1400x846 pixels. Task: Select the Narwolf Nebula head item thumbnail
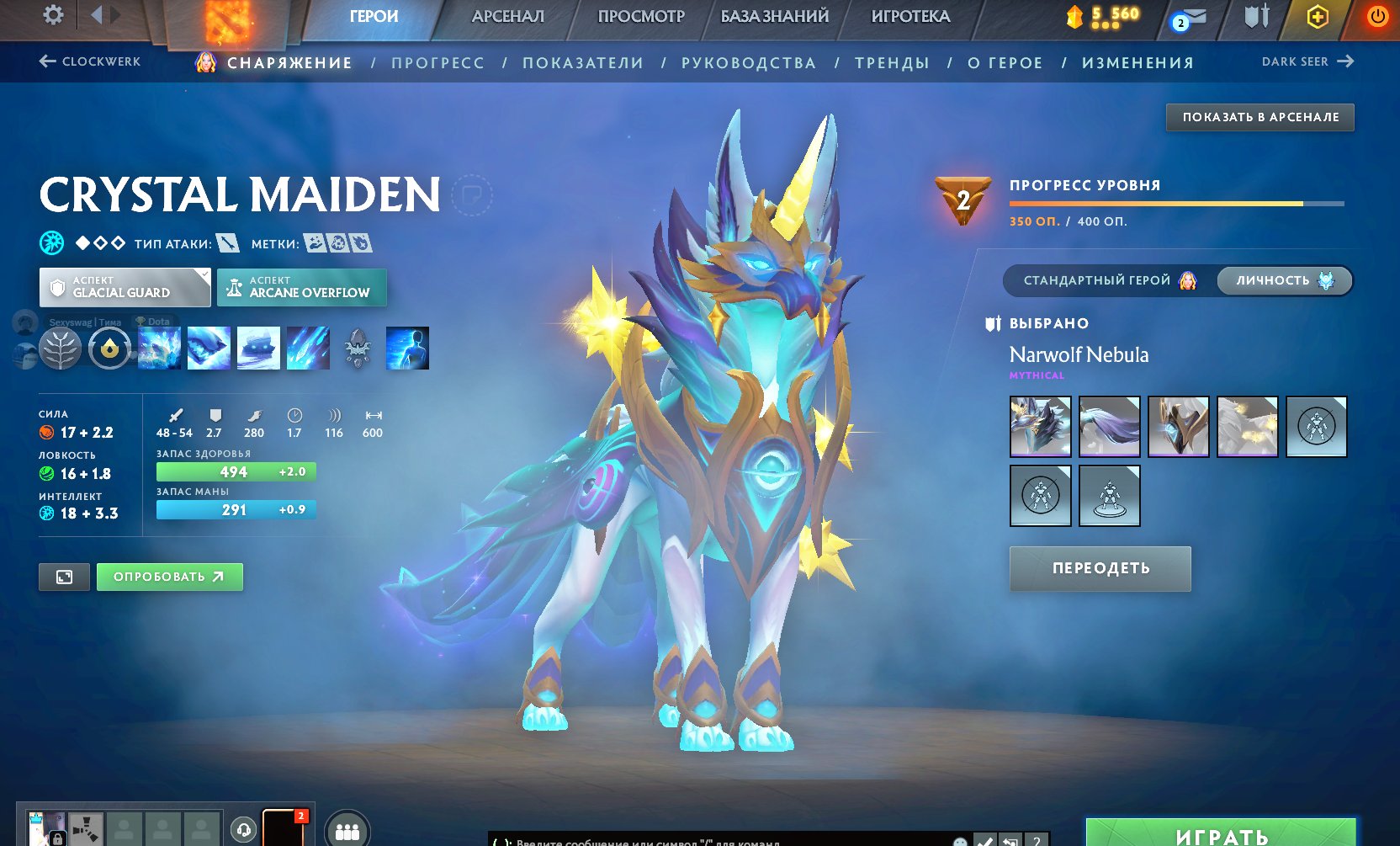1040,427
